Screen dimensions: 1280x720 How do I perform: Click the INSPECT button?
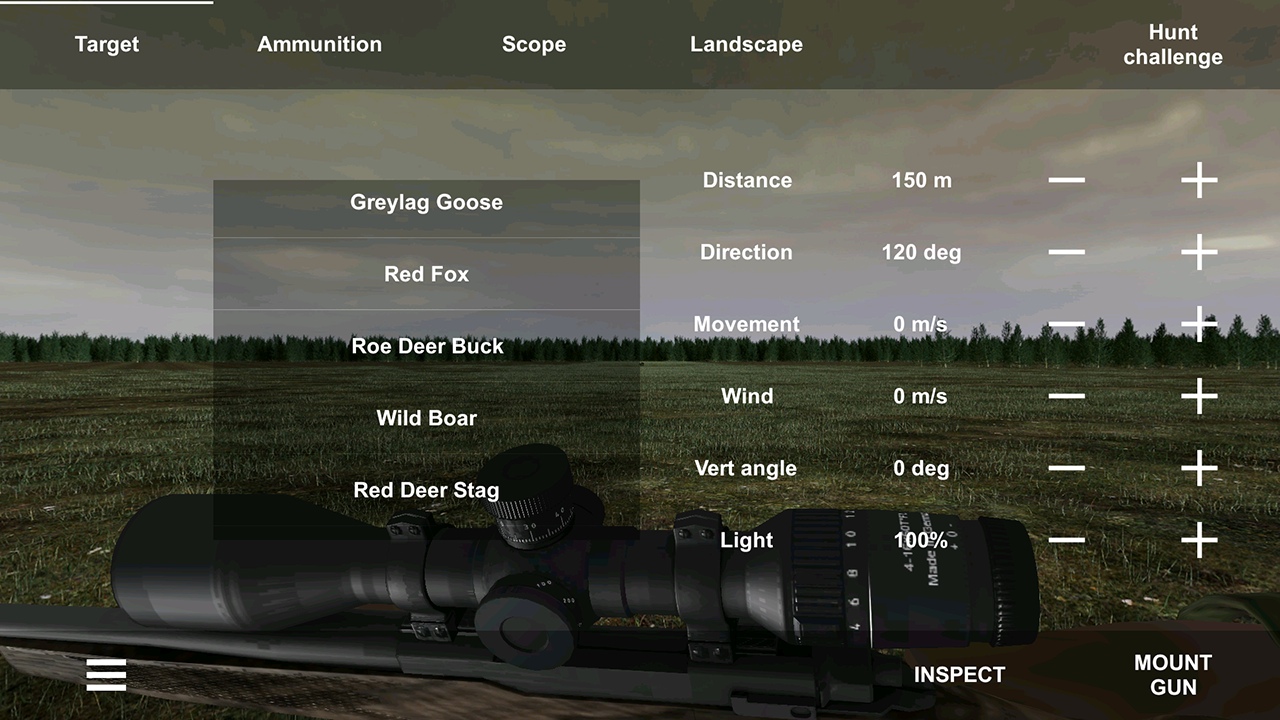click(x=959, y=675)
